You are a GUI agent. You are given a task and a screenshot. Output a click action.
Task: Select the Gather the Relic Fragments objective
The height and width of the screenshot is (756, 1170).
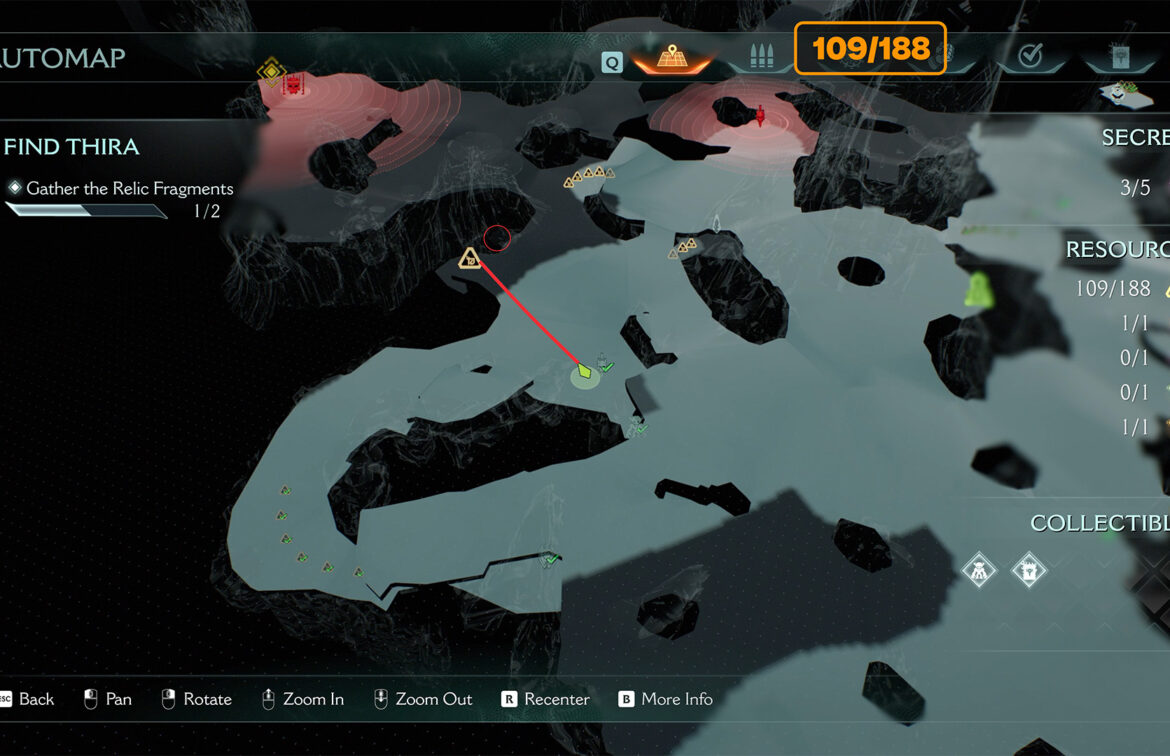pyautogui.click(x=129, y=188)
